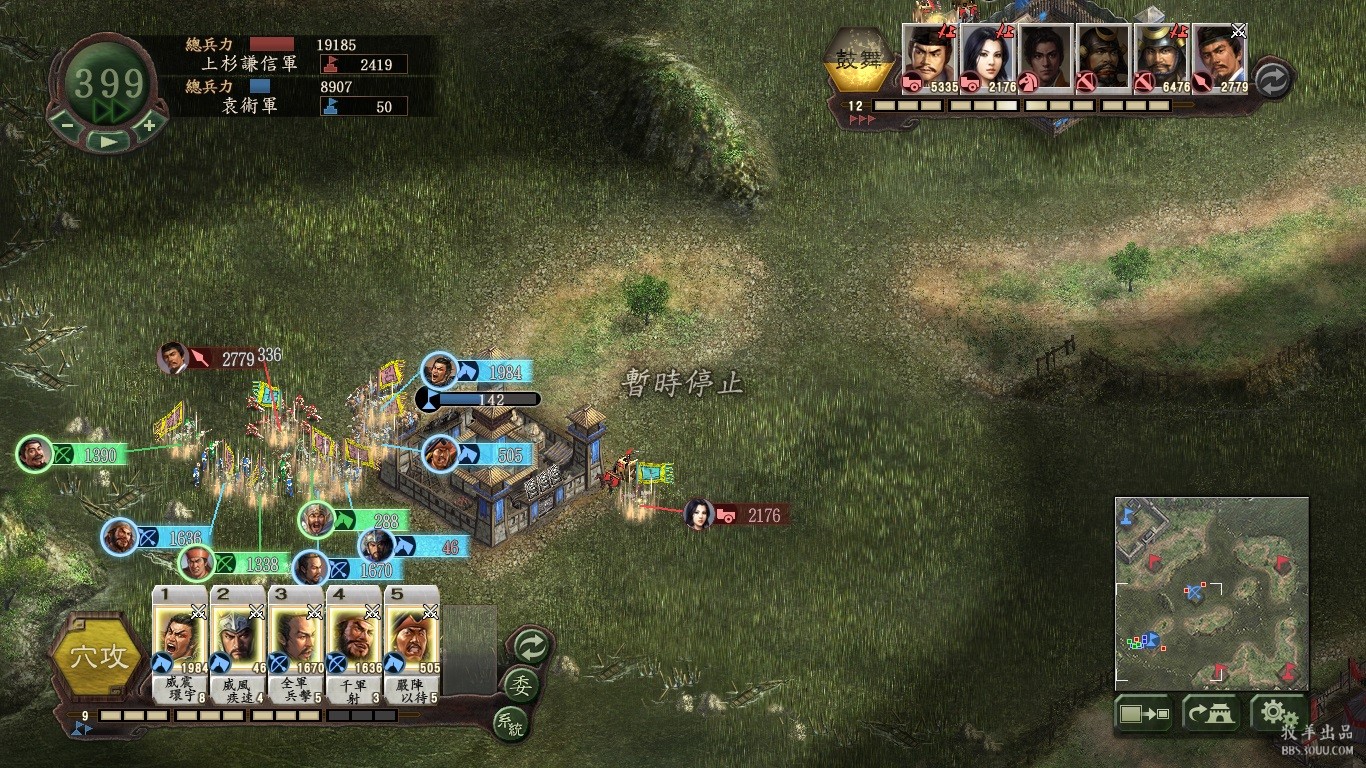
Task: Select the female enemy officer portrait
Action: coord(988,58)
